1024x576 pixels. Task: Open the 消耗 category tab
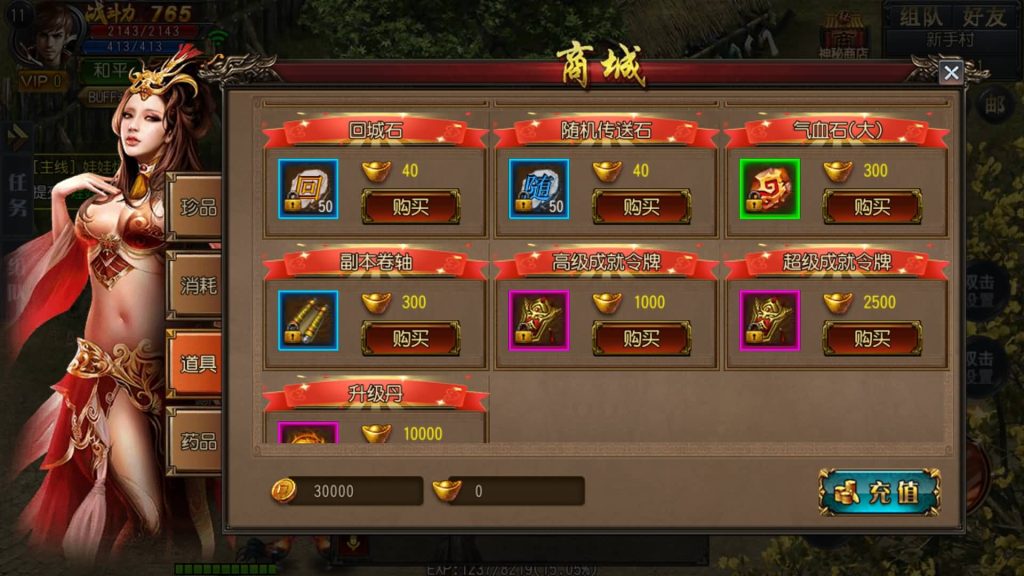tap(195, 285)
